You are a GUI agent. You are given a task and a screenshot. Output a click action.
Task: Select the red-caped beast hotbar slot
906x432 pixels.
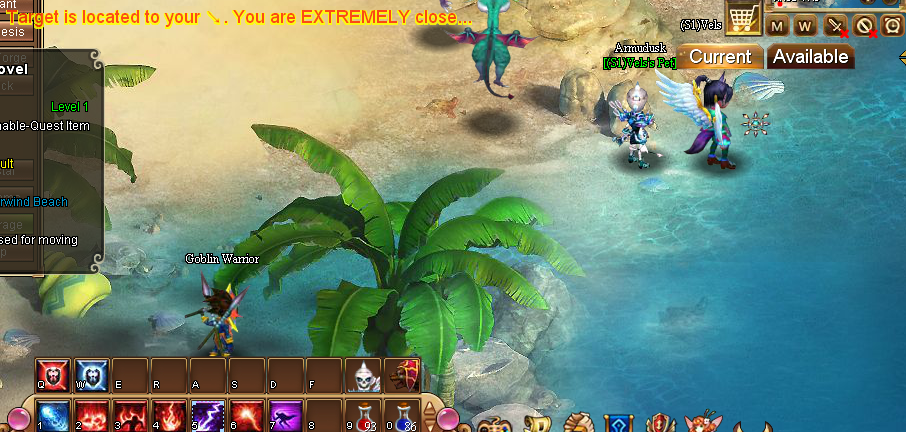pos(403,376)
